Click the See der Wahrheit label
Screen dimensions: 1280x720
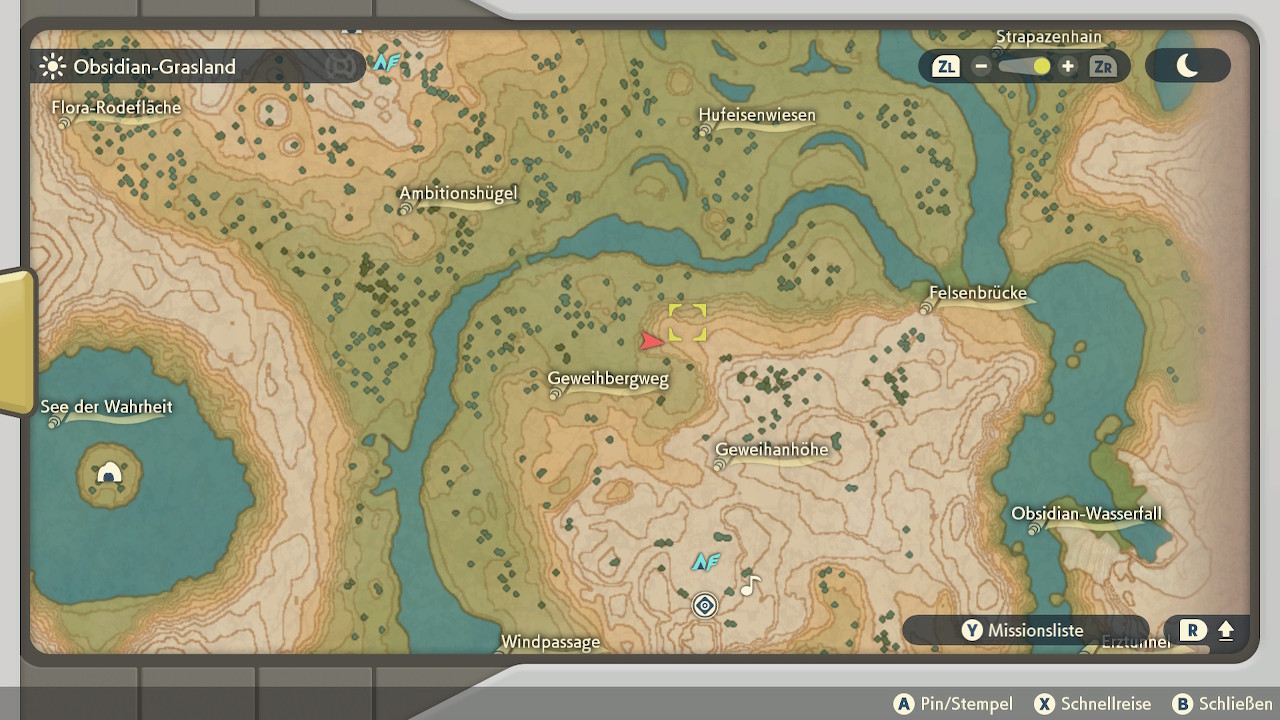click(x=106, y=407)
